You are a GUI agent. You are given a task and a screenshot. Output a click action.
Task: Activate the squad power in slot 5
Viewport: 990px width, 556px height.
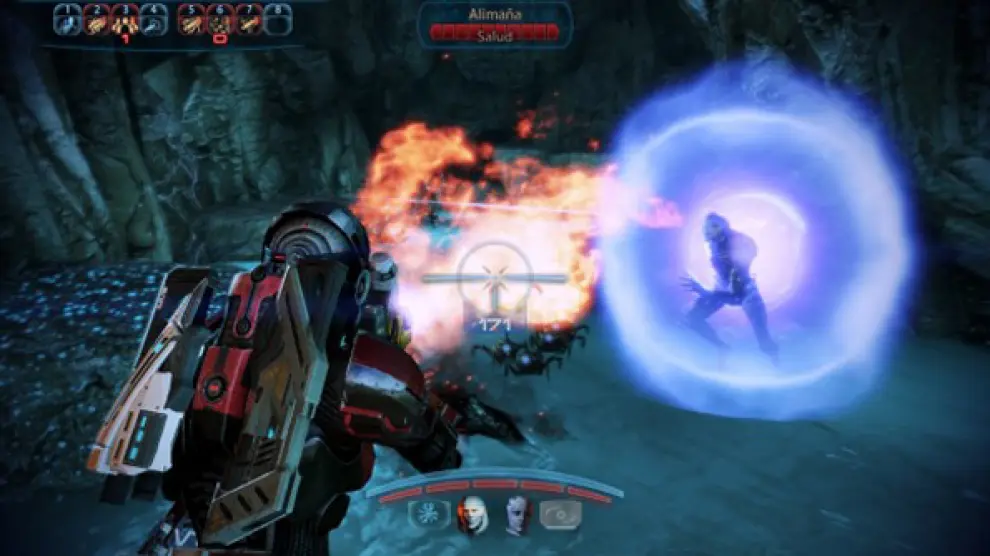192,20
